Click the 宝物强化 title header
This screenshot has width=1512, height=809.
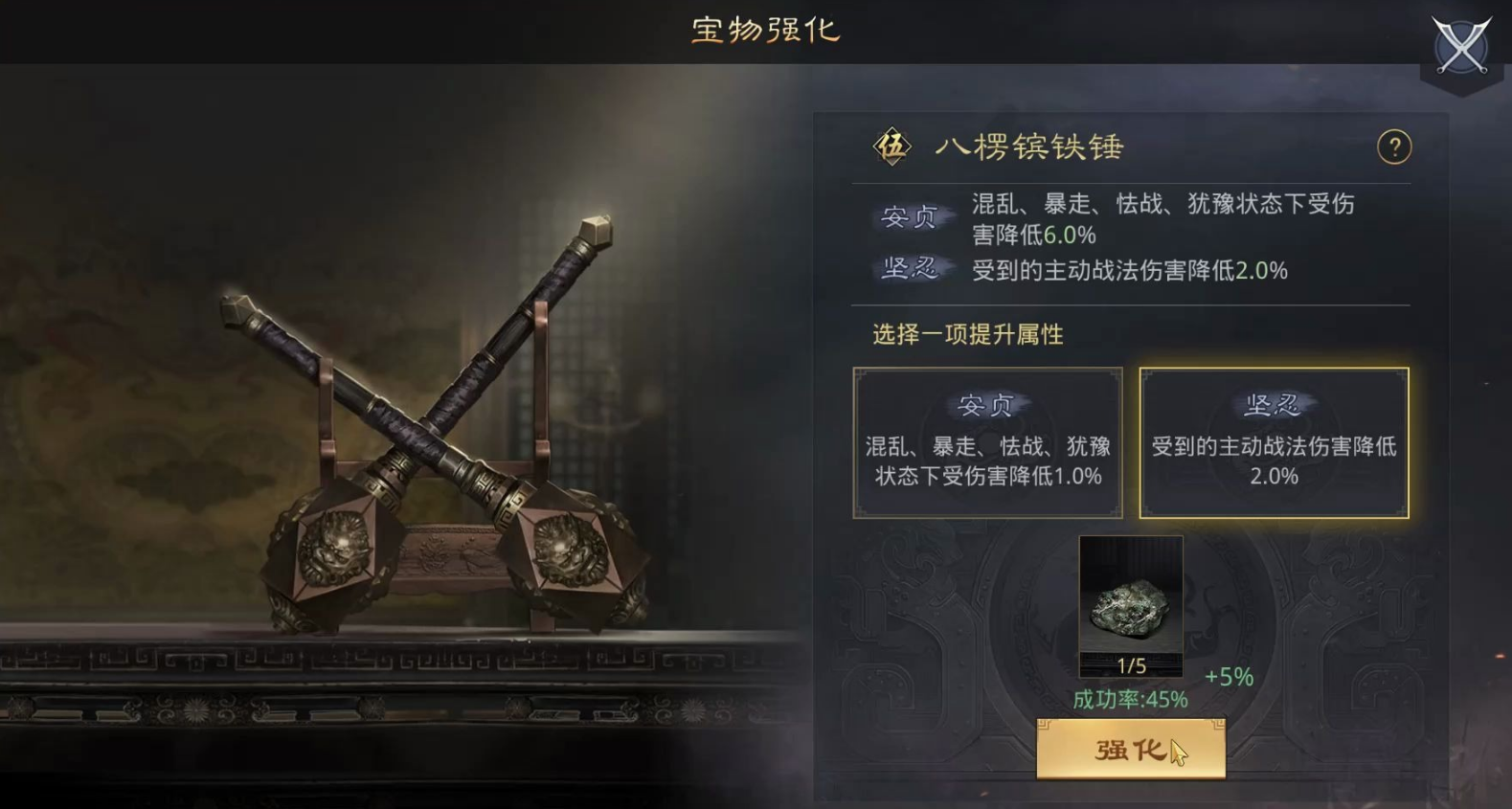(766, 31)
